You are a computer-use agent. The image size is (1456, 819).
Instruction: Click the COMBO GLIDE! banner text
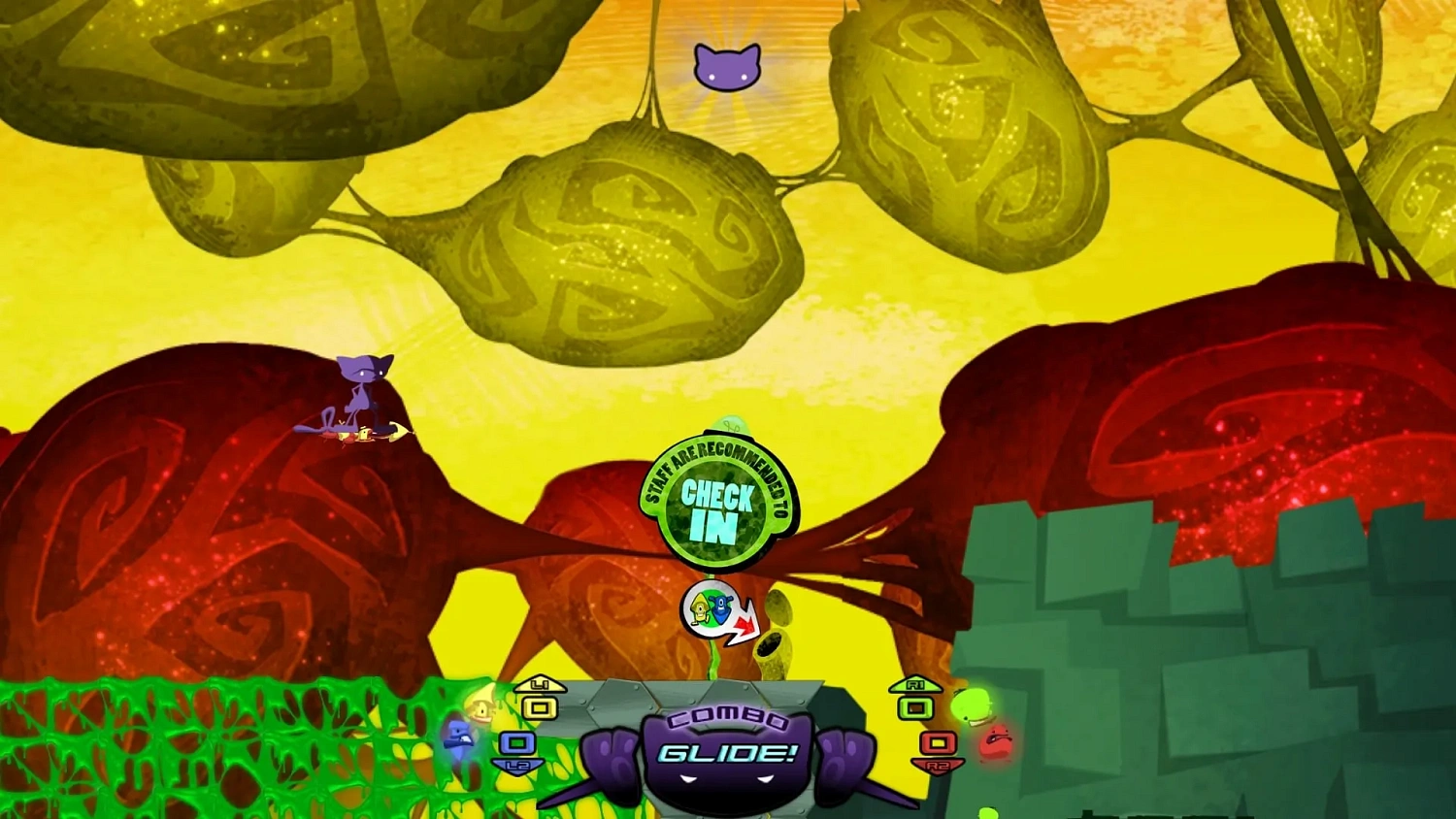(x=726, y=749)
